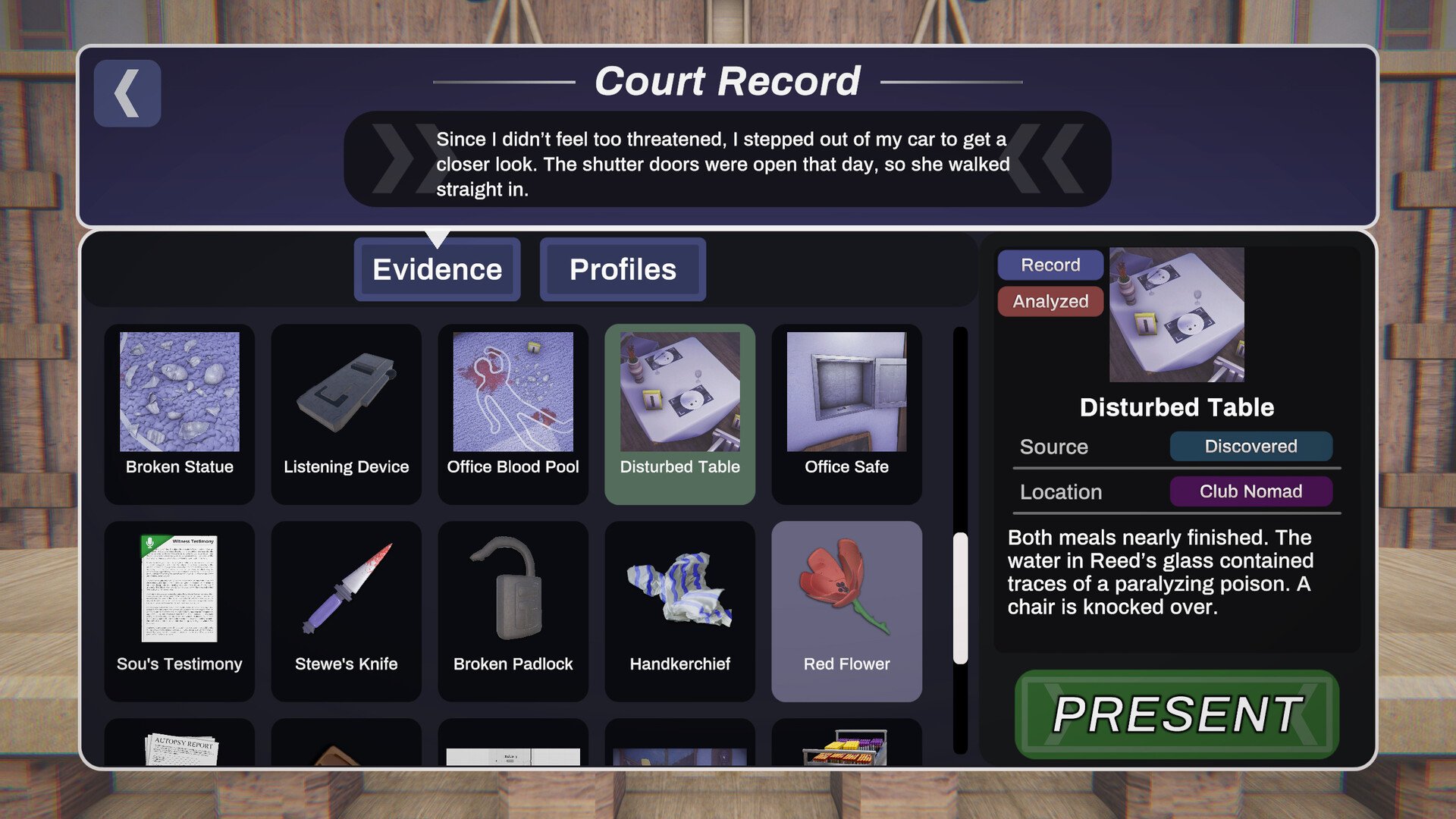Open the Evidence tab
This screenshot has width=1456, height=819.
point(437,269)
